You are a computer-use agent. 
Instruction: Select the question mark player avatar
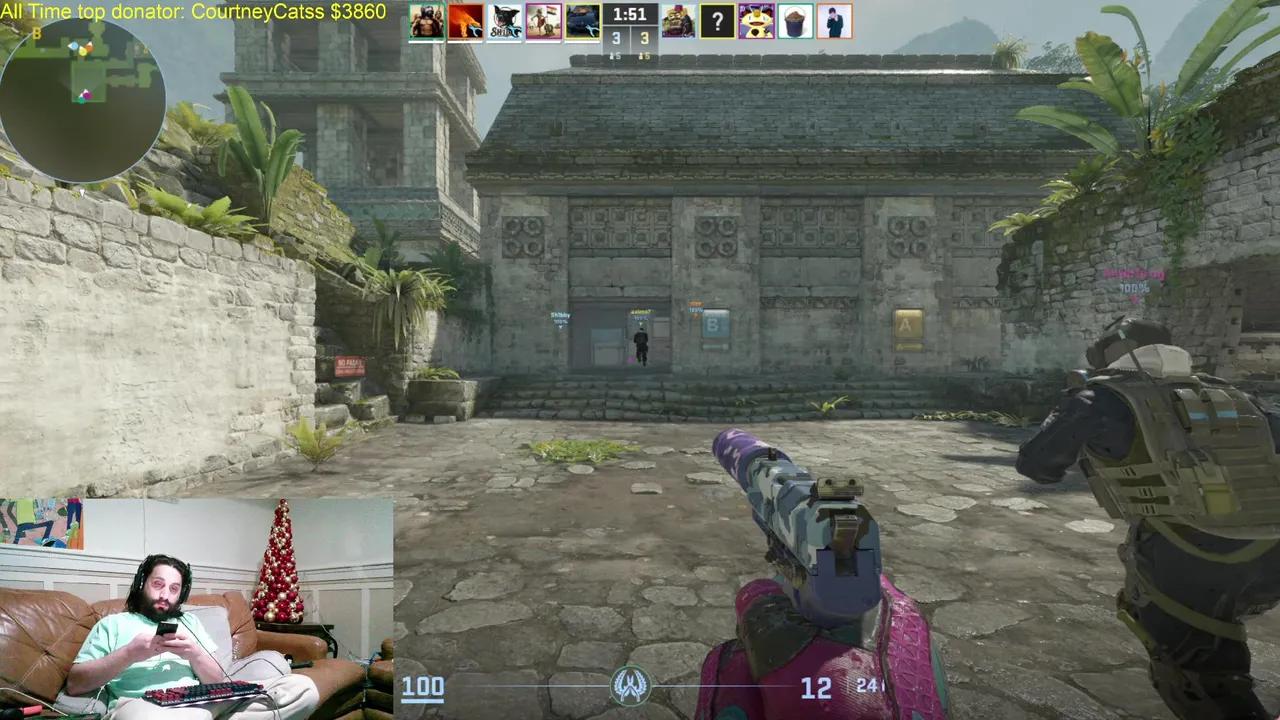click(717, 20)
